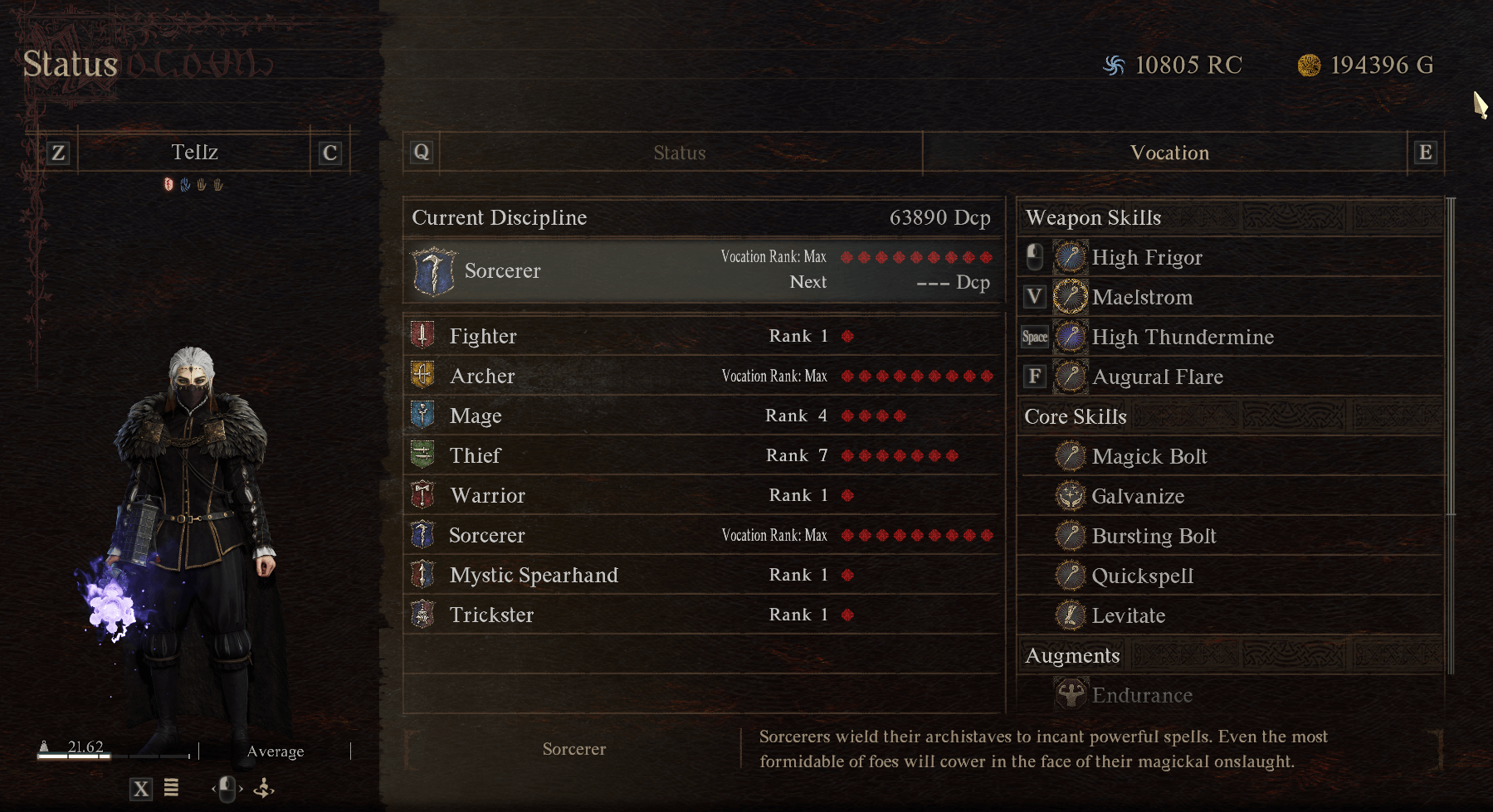Choose the Archer vocation row
1493x812 pixels.
tap(702, 376)
